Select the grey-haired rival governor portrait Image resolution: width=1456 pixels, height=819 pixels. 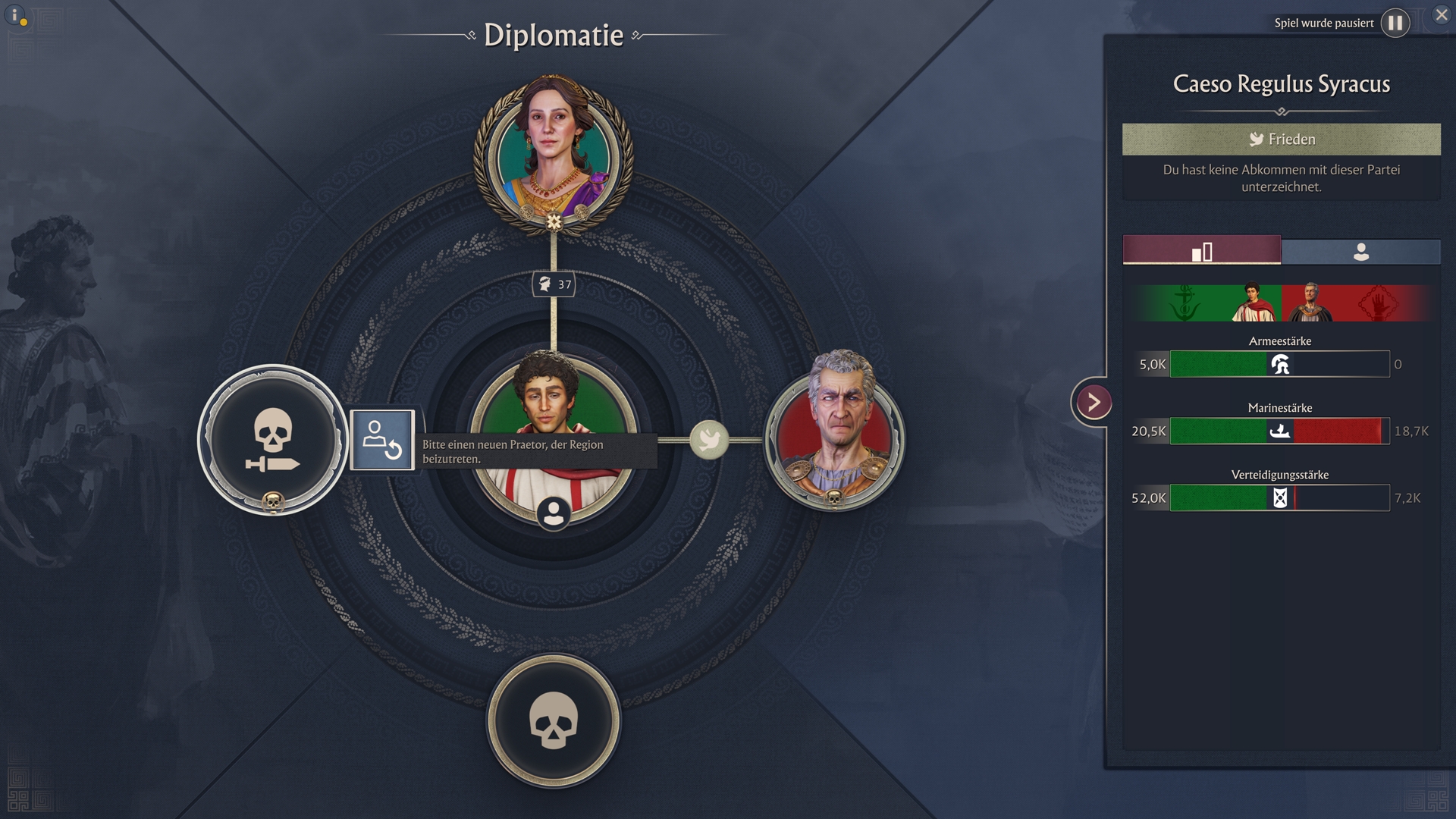click(x=834, y=430)
